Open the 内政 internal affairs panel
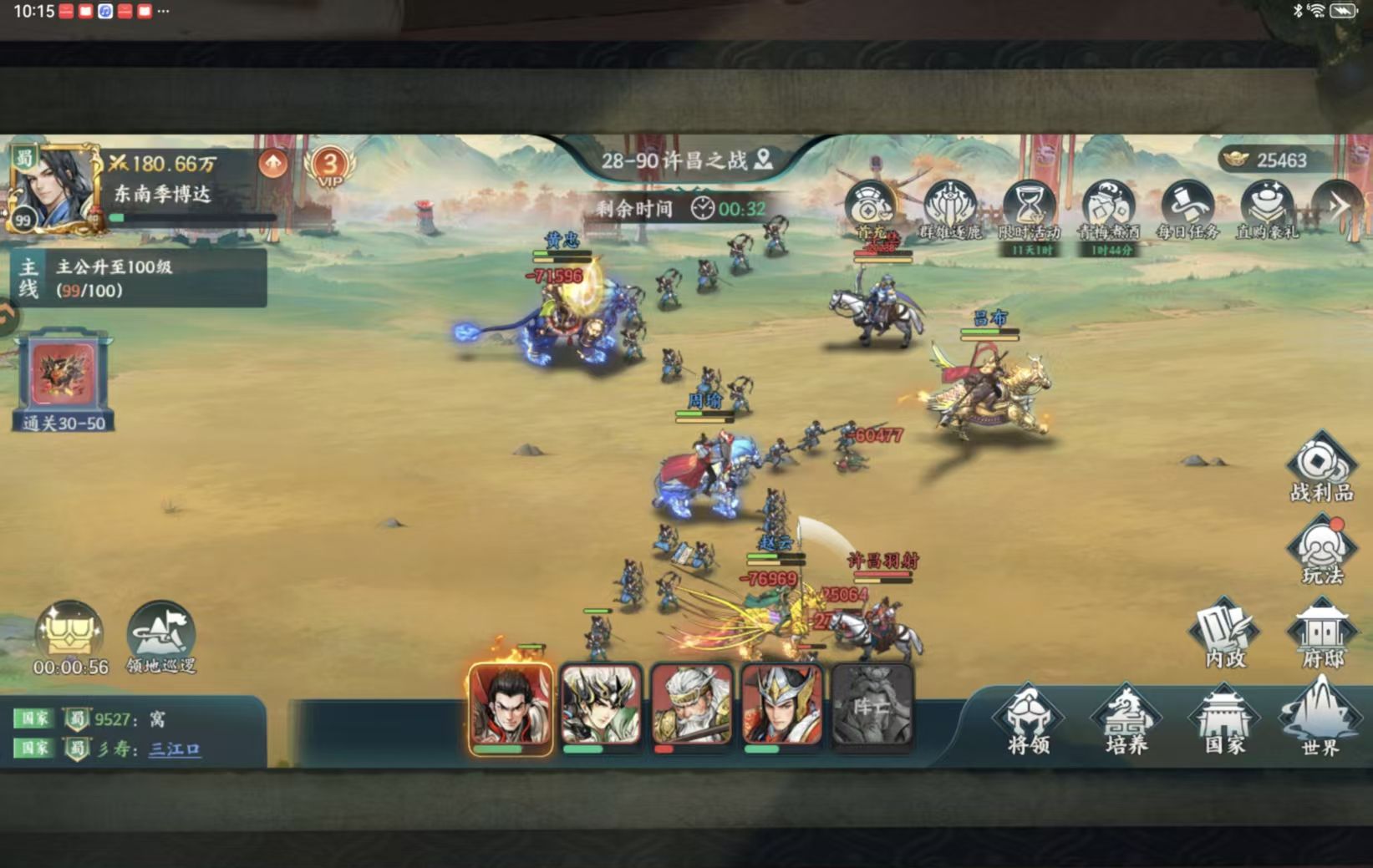The width and height of the screenshot is (1373, 868). click(x=1225, y=633)
